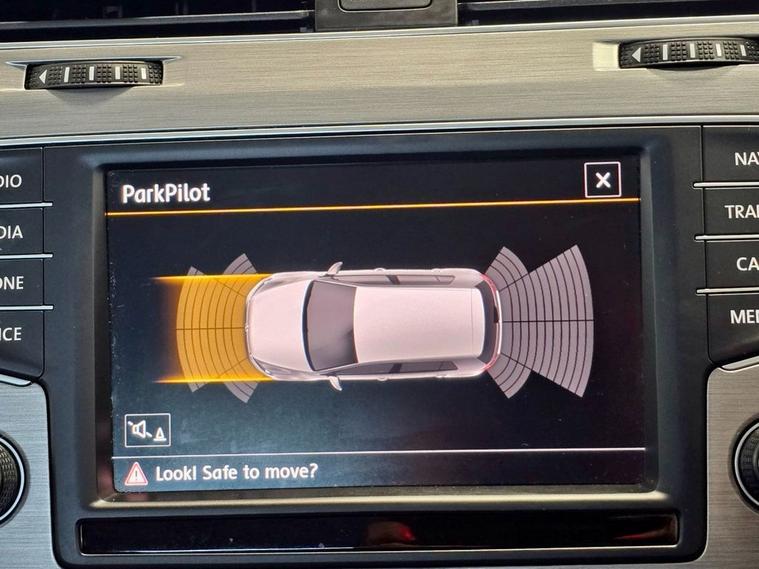The width and height of the screenshot is (759, 569).
Task: Close the ParkPilot screen
Action: pos(602,180)
